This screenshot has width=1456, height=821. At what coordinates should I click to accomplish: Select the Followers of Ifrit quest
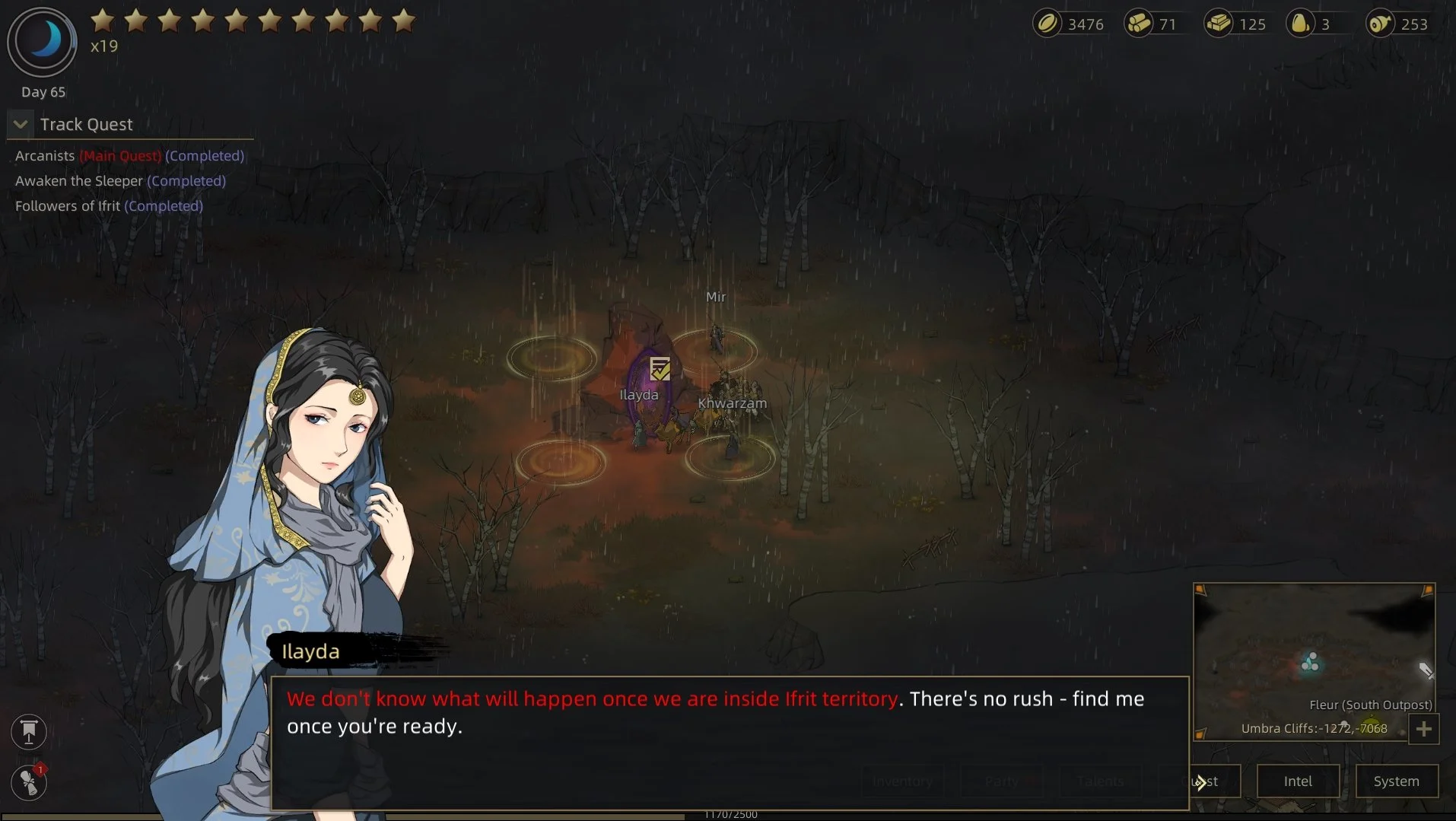point(109,206)
